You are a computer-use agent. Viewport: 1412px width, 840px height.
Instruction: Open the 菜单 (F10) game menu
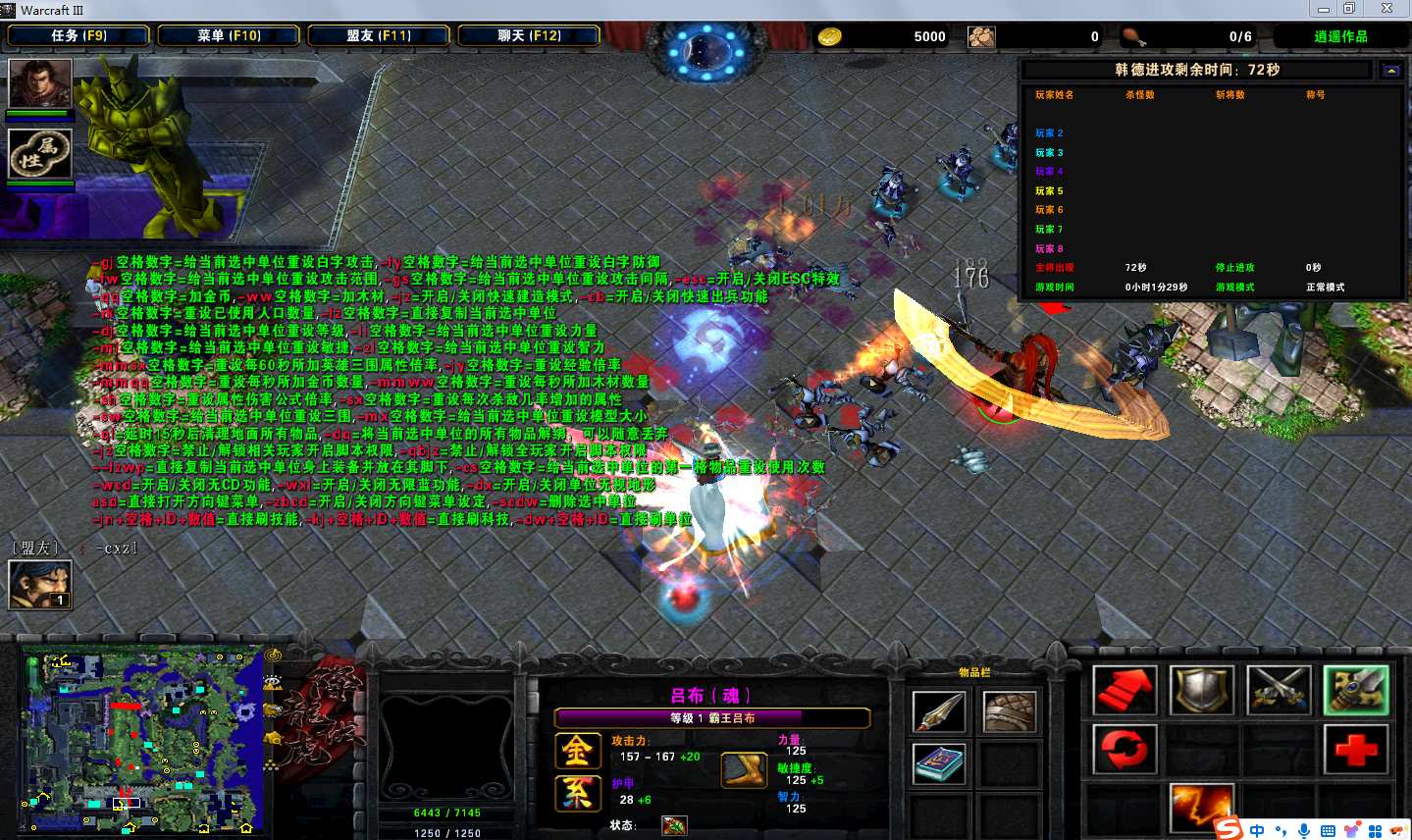click(x=229, y=36)
